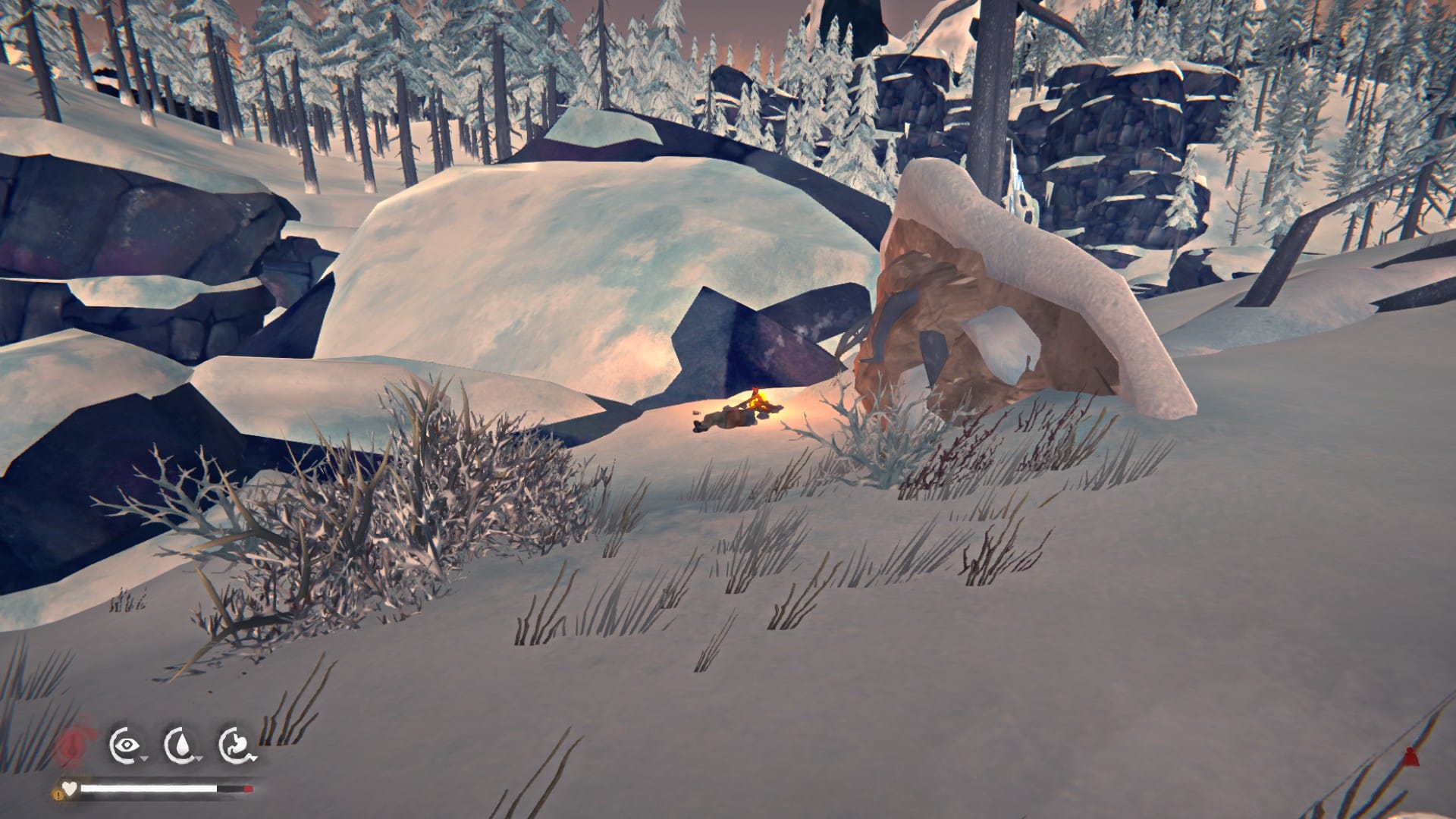Screen dimensions: 1456x819
Task: Open the hunger stomach icon
Action: (x=237, y=745)
